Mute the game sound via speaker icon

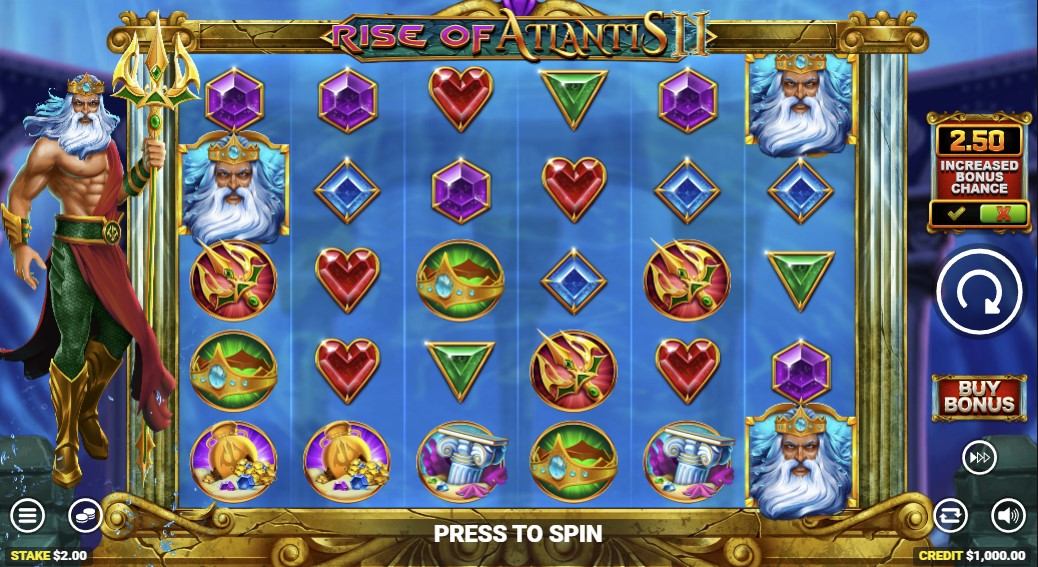(1007, 516)
